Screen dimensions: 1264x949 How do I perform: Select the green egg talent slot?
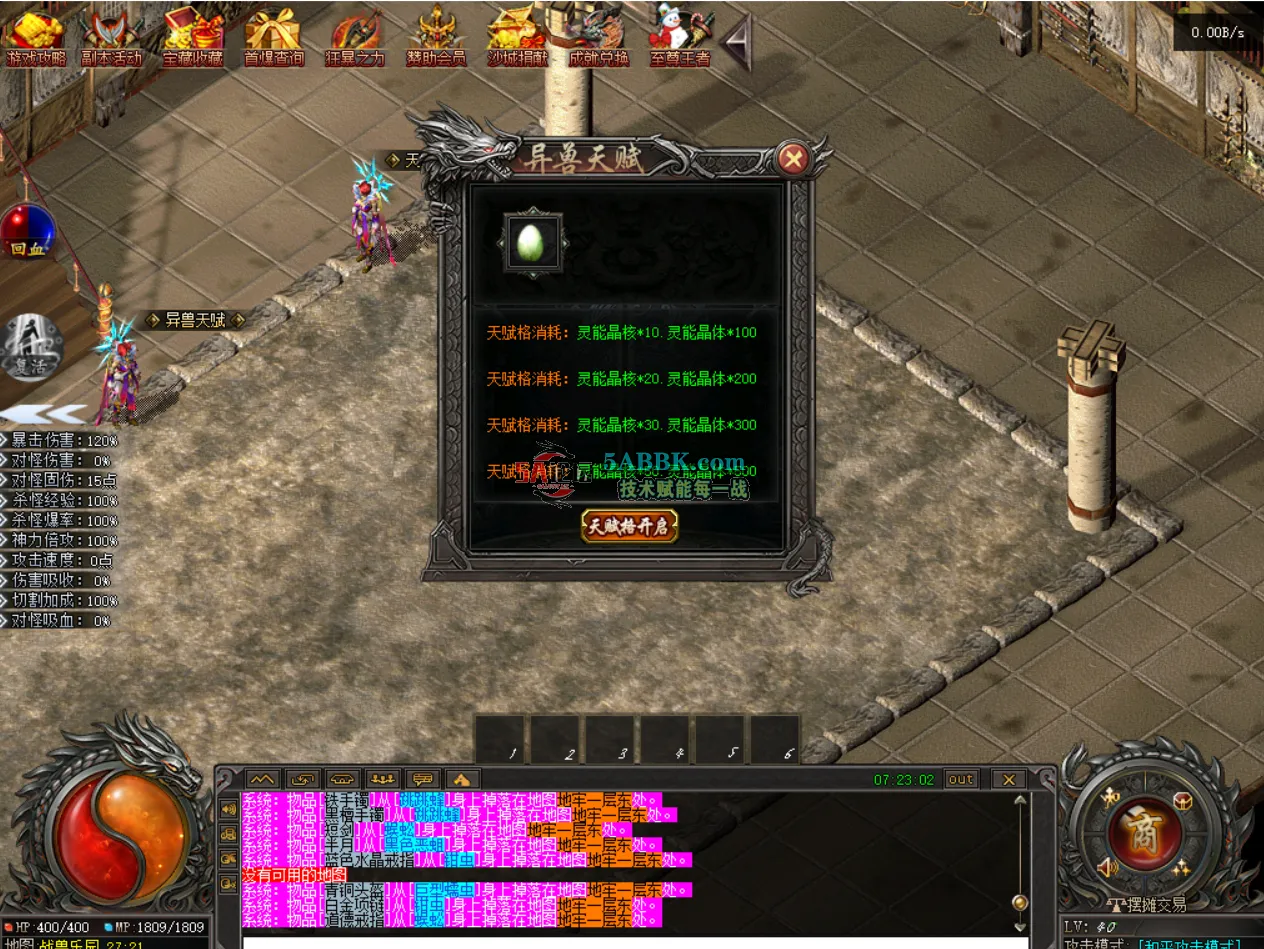click(x=530, y=242)
